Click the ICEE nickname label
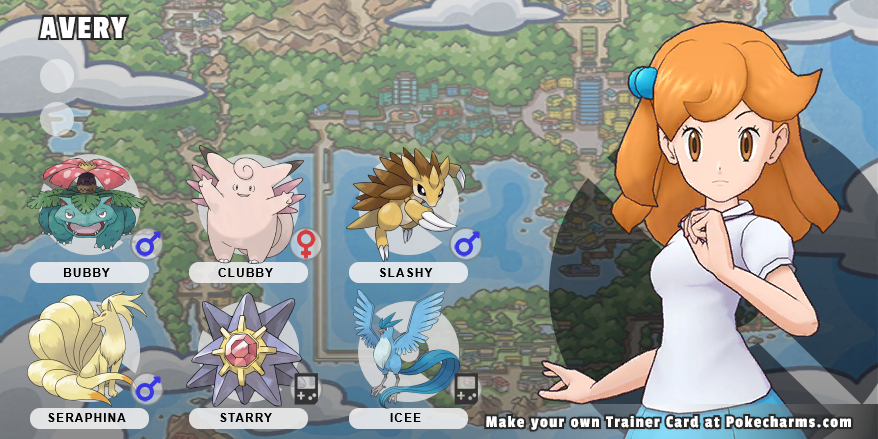Image resolution: width=878 pixels, height=439 pixels. (408, 418)
